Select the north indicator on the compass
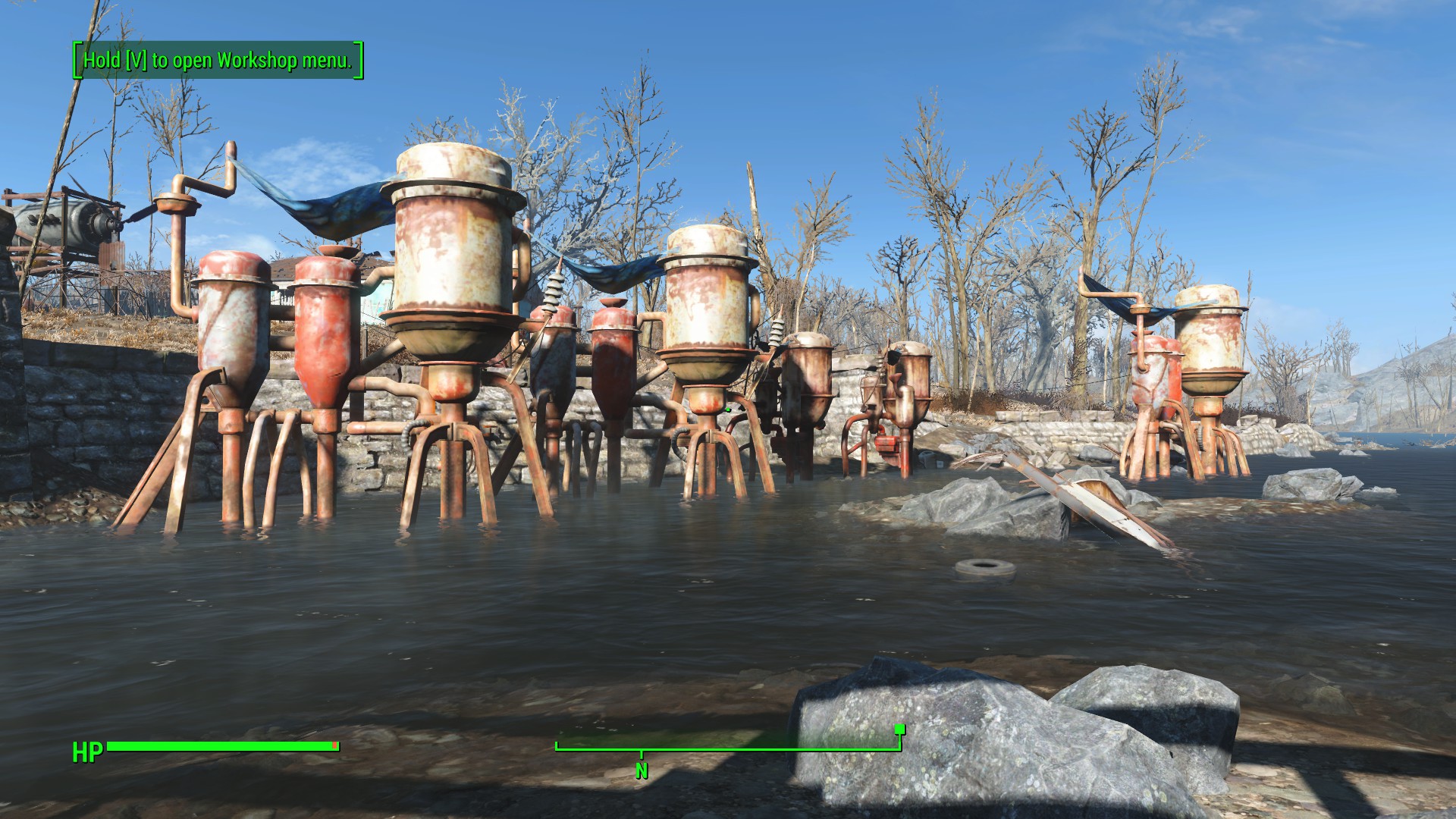The width and height of the screenshot is (1456, 819). (x=642, y=770)
